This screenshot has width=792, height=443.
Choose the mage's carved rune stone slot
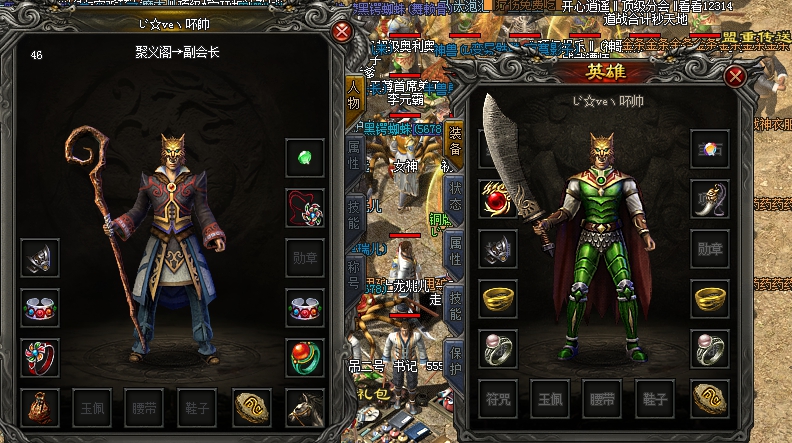click(x=252, y=407)
